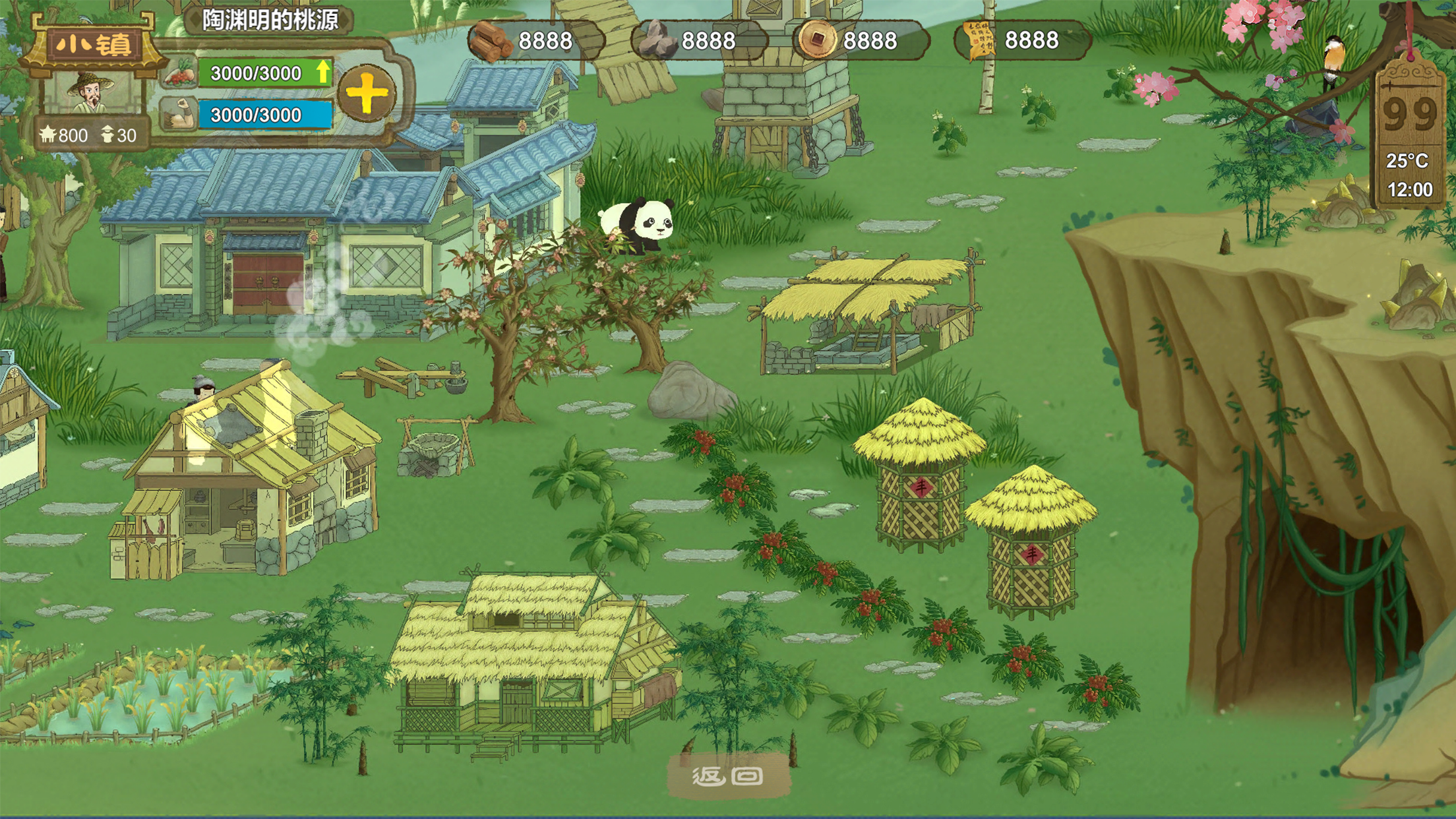Click the vegetable food icon

click(x=178, y=74)
